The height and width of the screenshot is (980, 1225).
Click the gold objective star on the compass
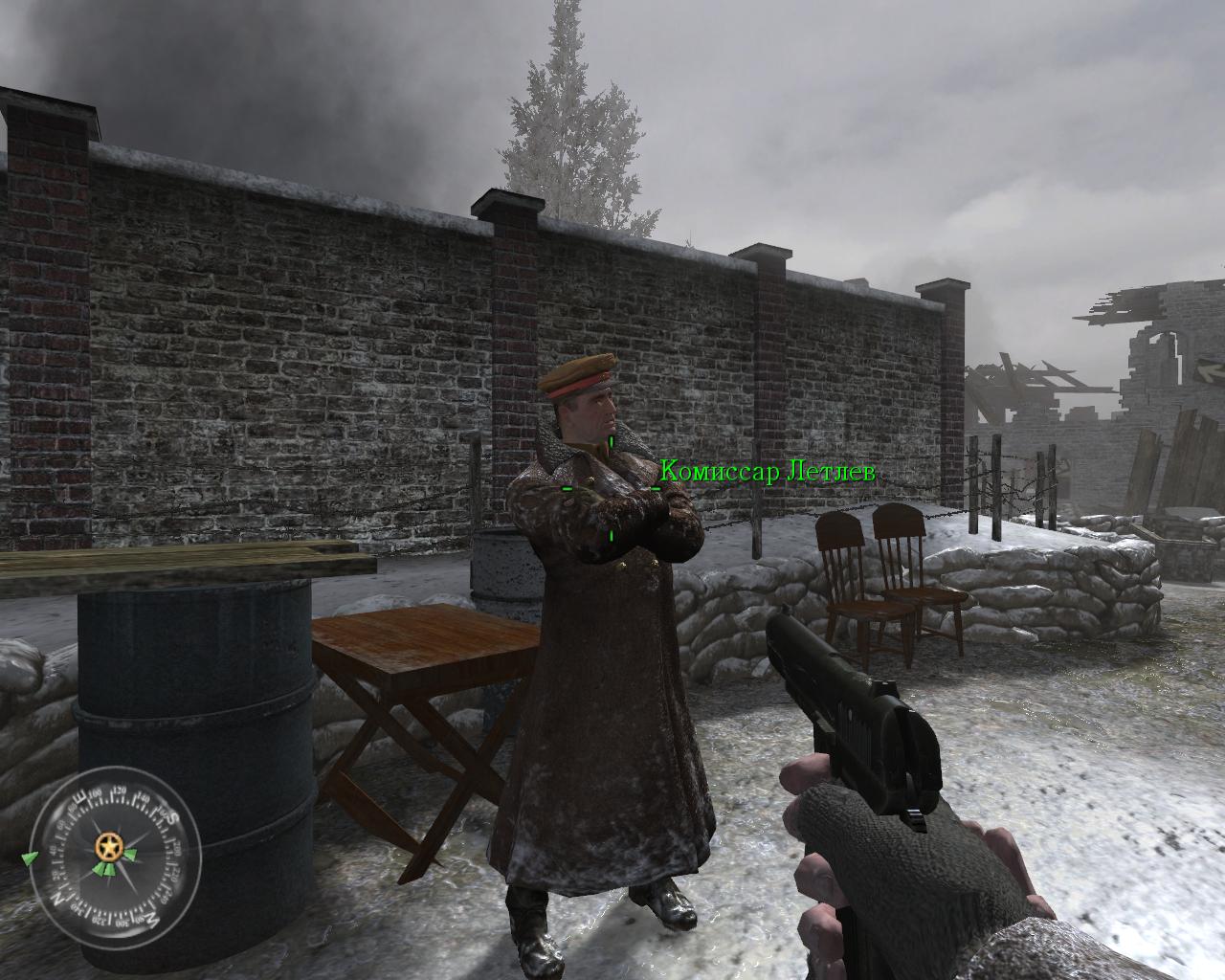coord(110,847)
